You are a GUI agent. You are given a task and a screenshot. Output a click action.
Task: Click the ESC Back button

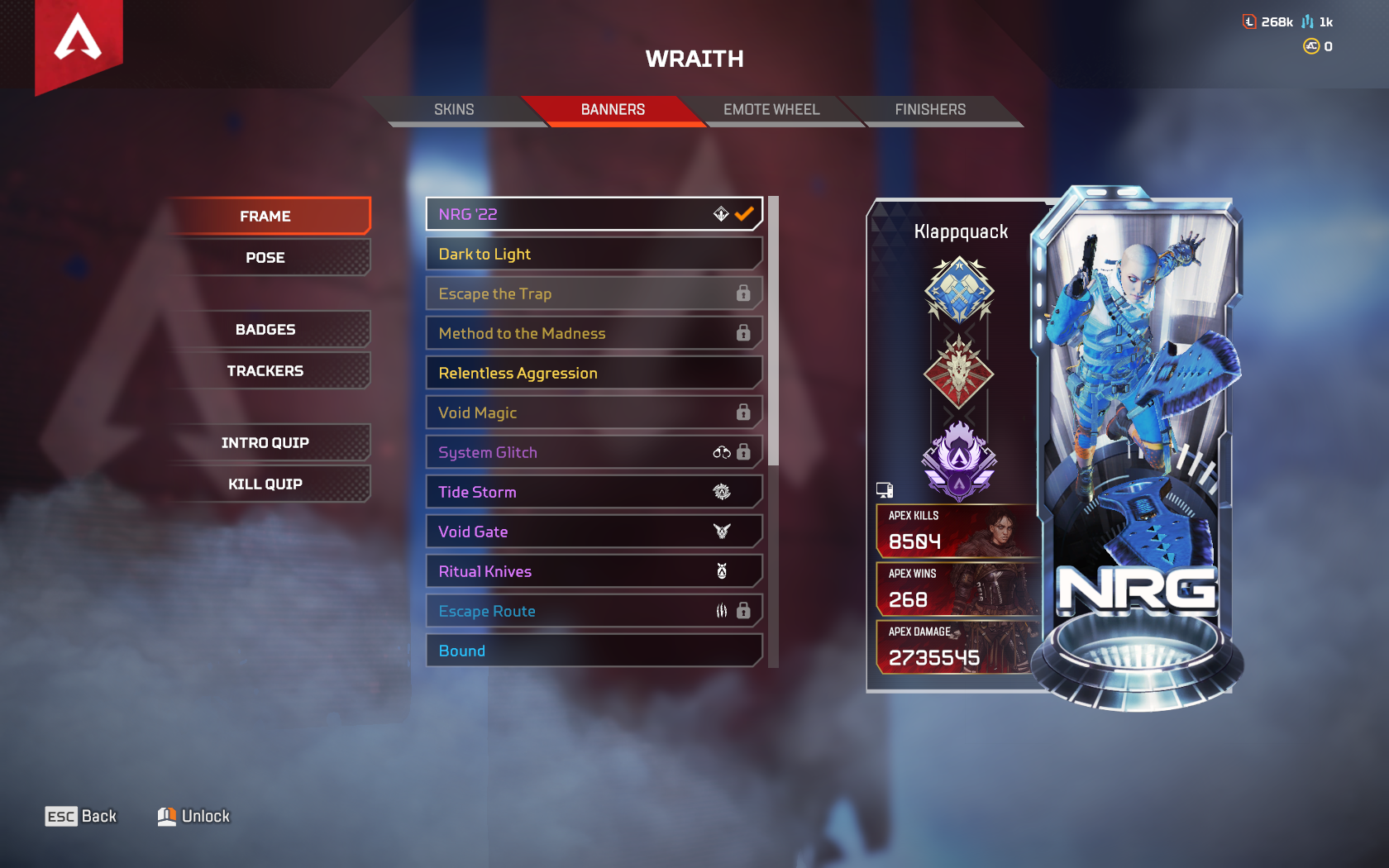81,816
